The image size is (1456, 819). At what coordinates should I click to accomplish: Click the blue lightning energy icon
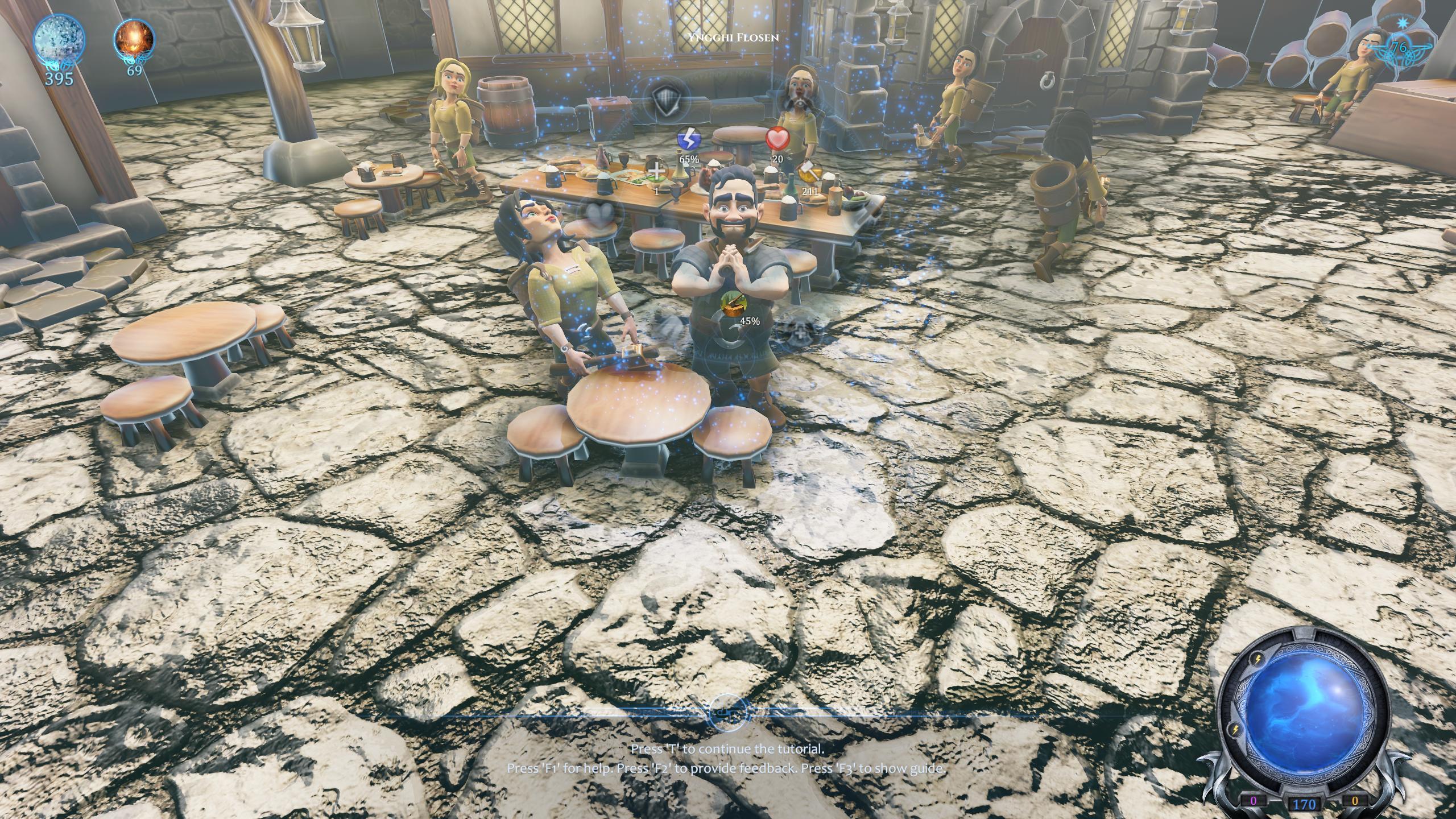coord(688,140)
